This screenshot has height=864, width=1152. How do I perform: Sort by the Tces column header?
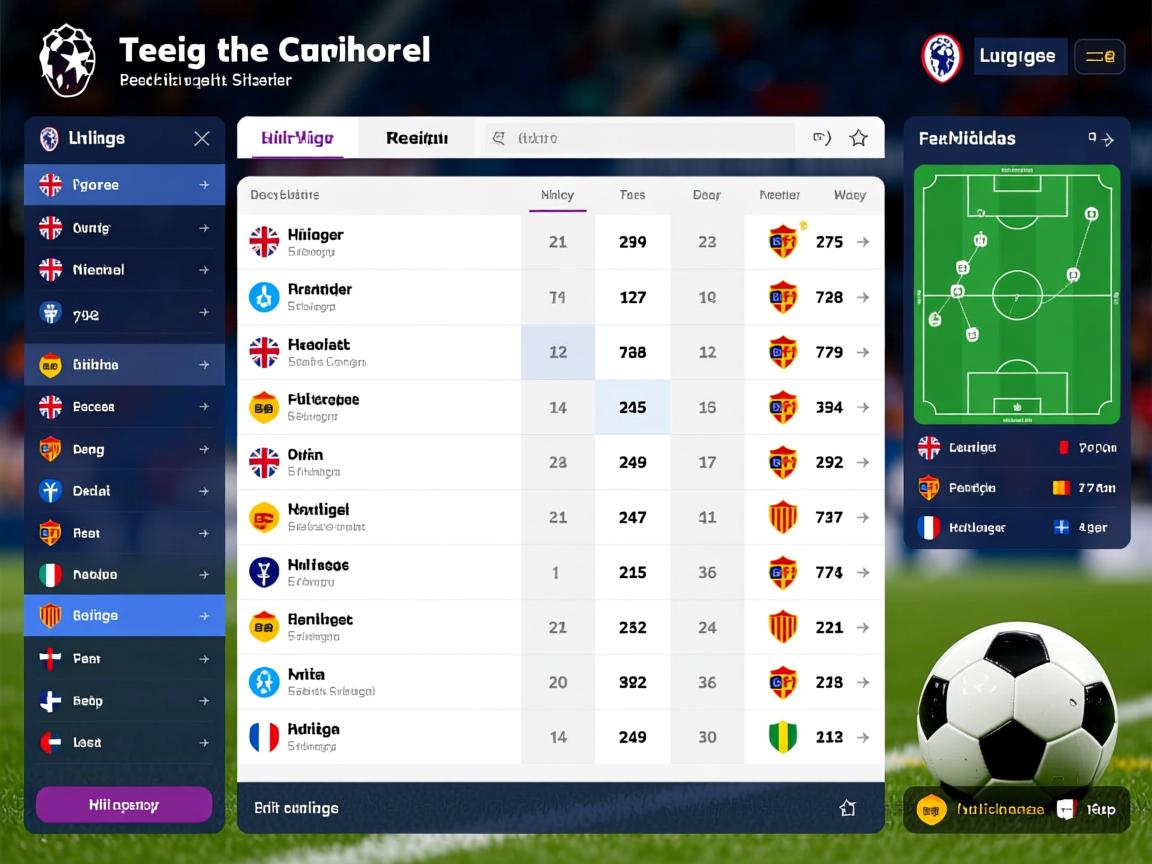(632, 195)
